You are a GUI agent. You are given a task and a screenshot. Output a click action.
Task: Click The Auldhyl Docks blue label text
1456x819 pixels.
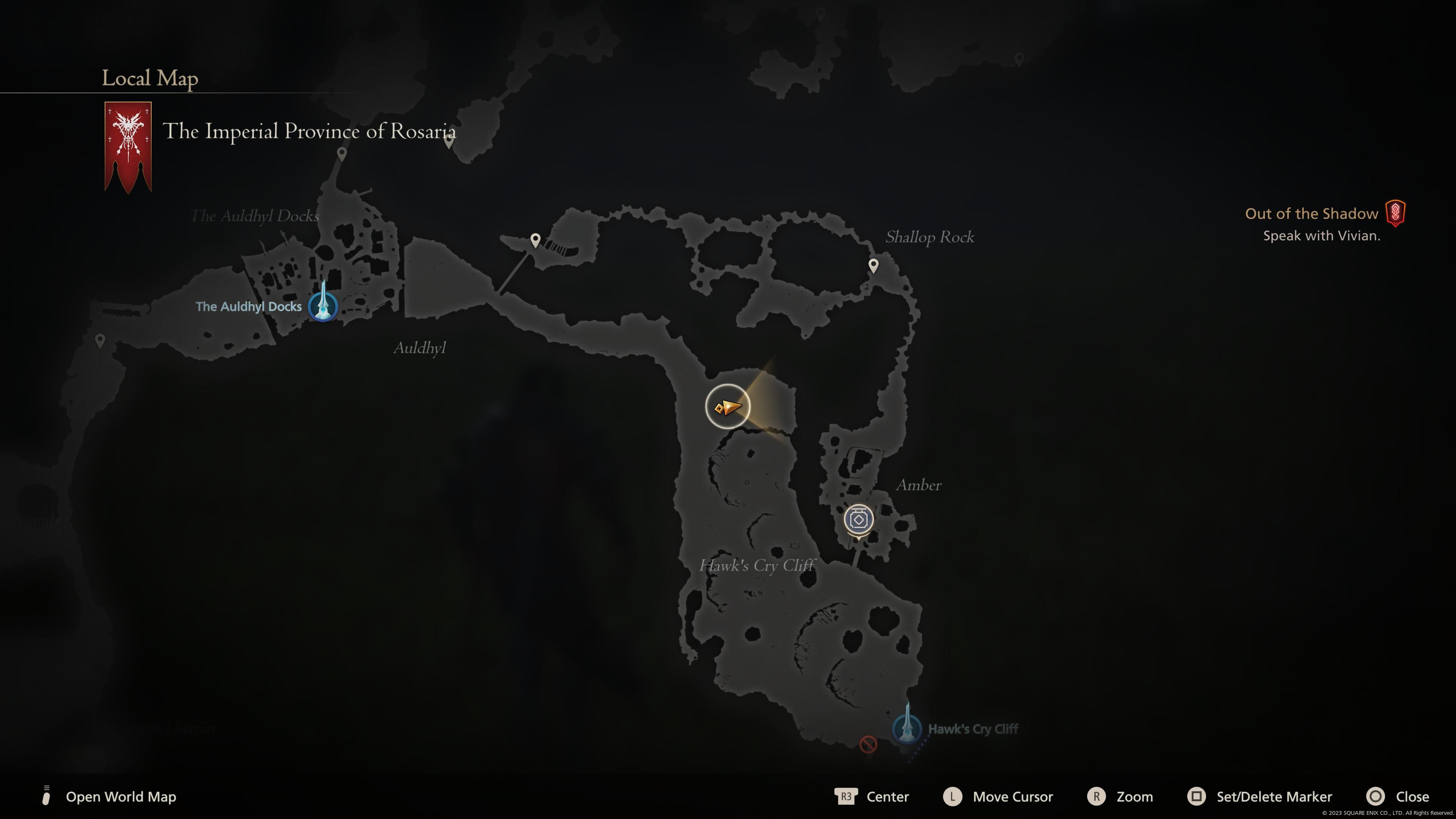pyautogui.click(x=249, y=306)
